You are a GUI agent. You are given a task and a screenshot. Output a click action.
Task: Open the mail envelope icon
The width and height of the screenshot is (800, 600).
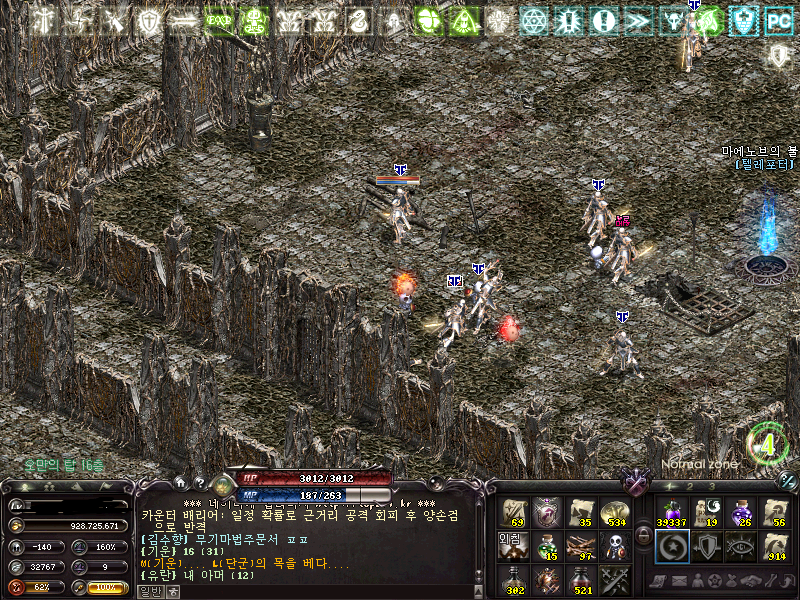pyautogui.click(x=680, y=581)
